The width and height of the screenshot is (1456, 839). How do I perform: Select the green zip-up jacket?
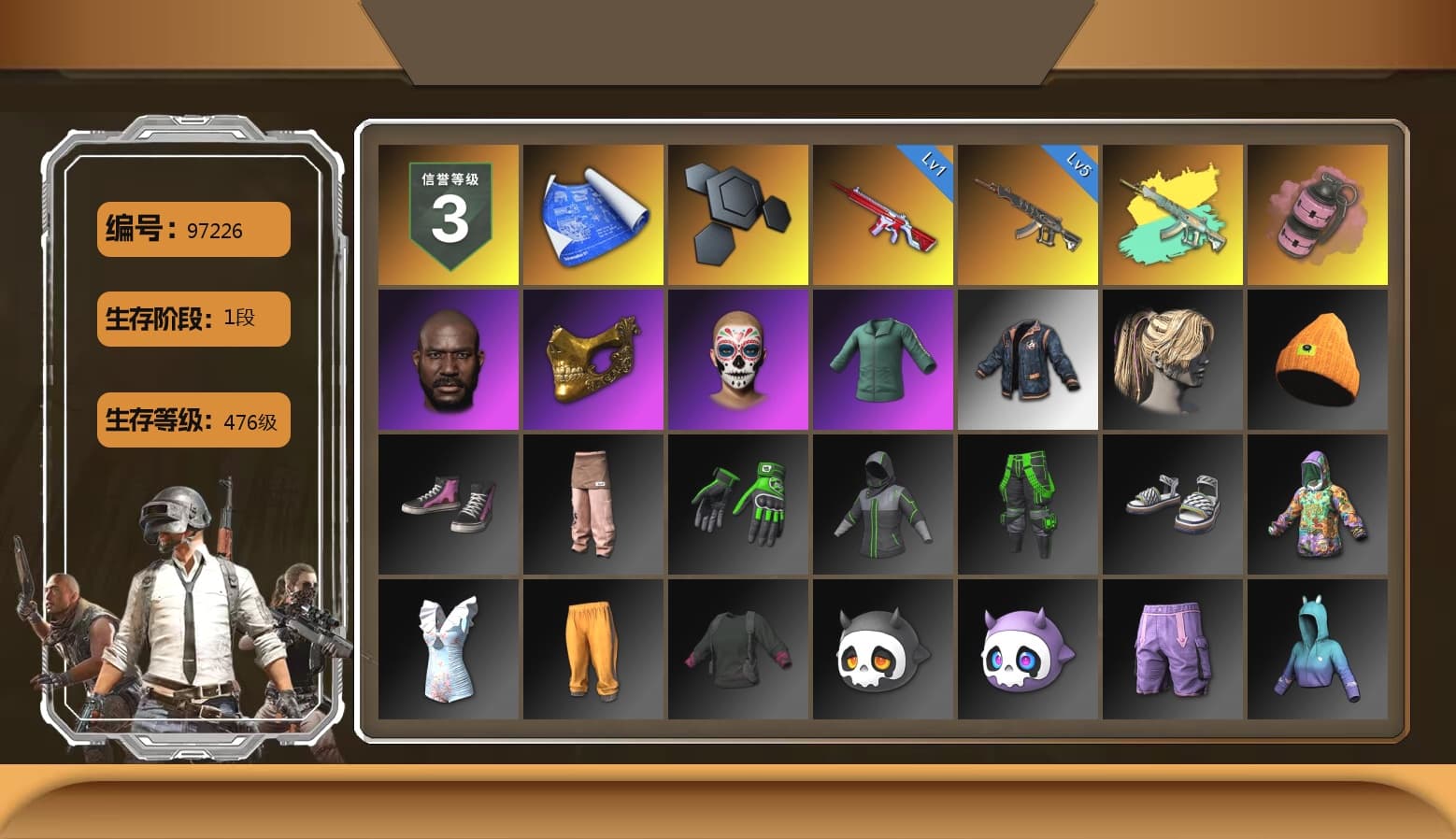click(882, 359)
